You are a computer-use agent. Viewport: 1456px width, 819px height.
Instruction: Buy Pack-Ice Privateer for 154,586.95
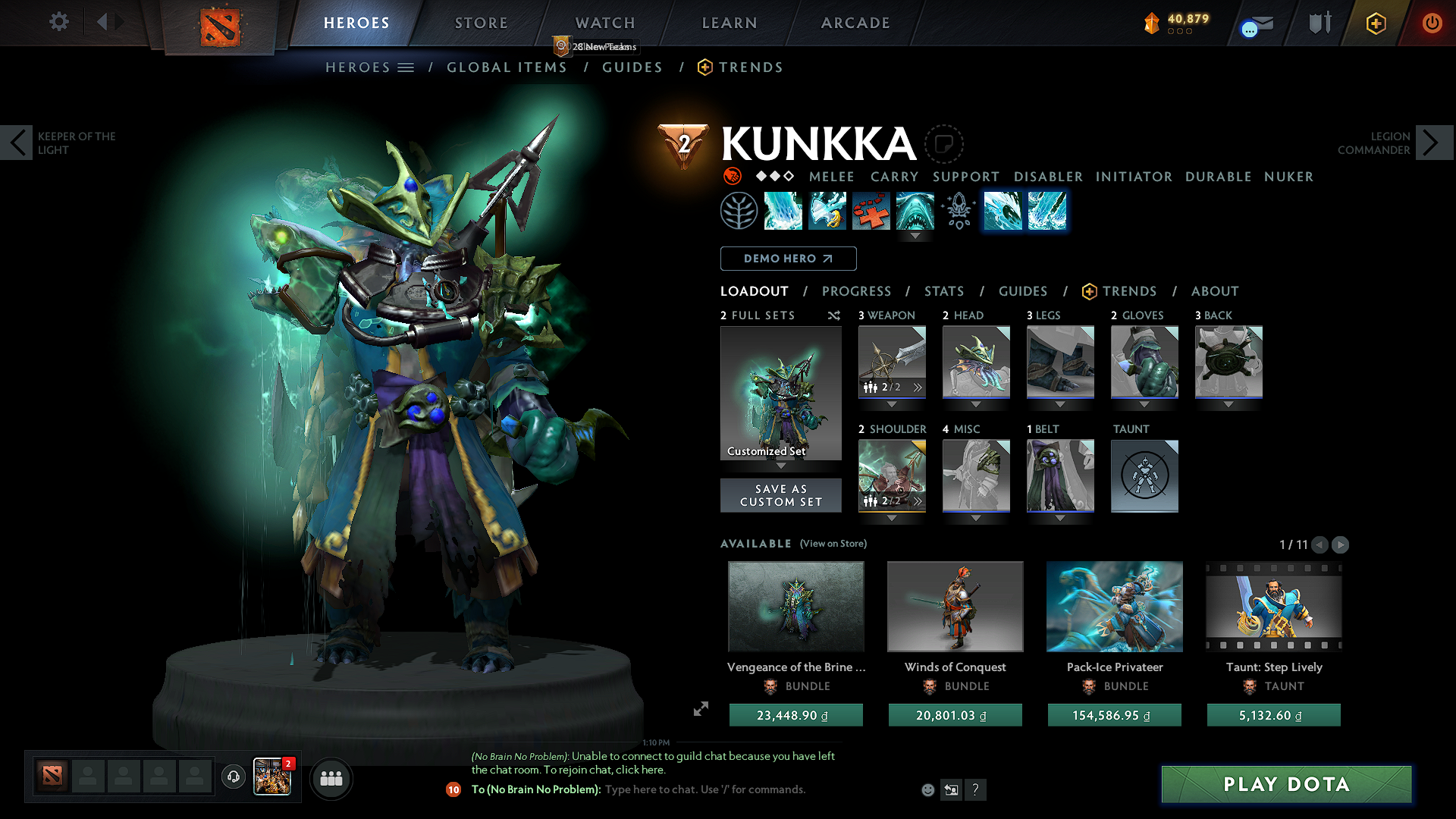[1114, 715]
